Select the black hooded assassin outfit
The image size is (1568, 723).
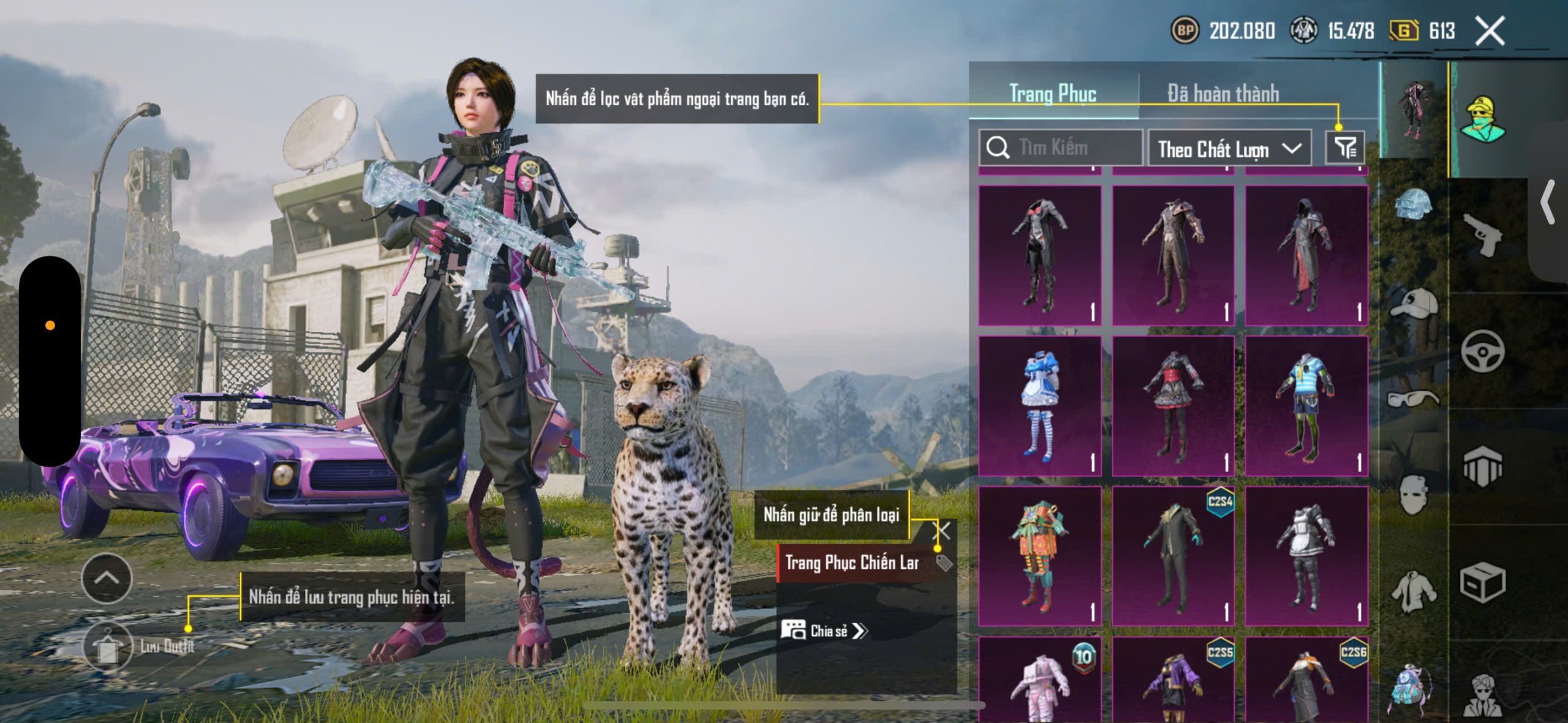click(x=1306, y=255)
